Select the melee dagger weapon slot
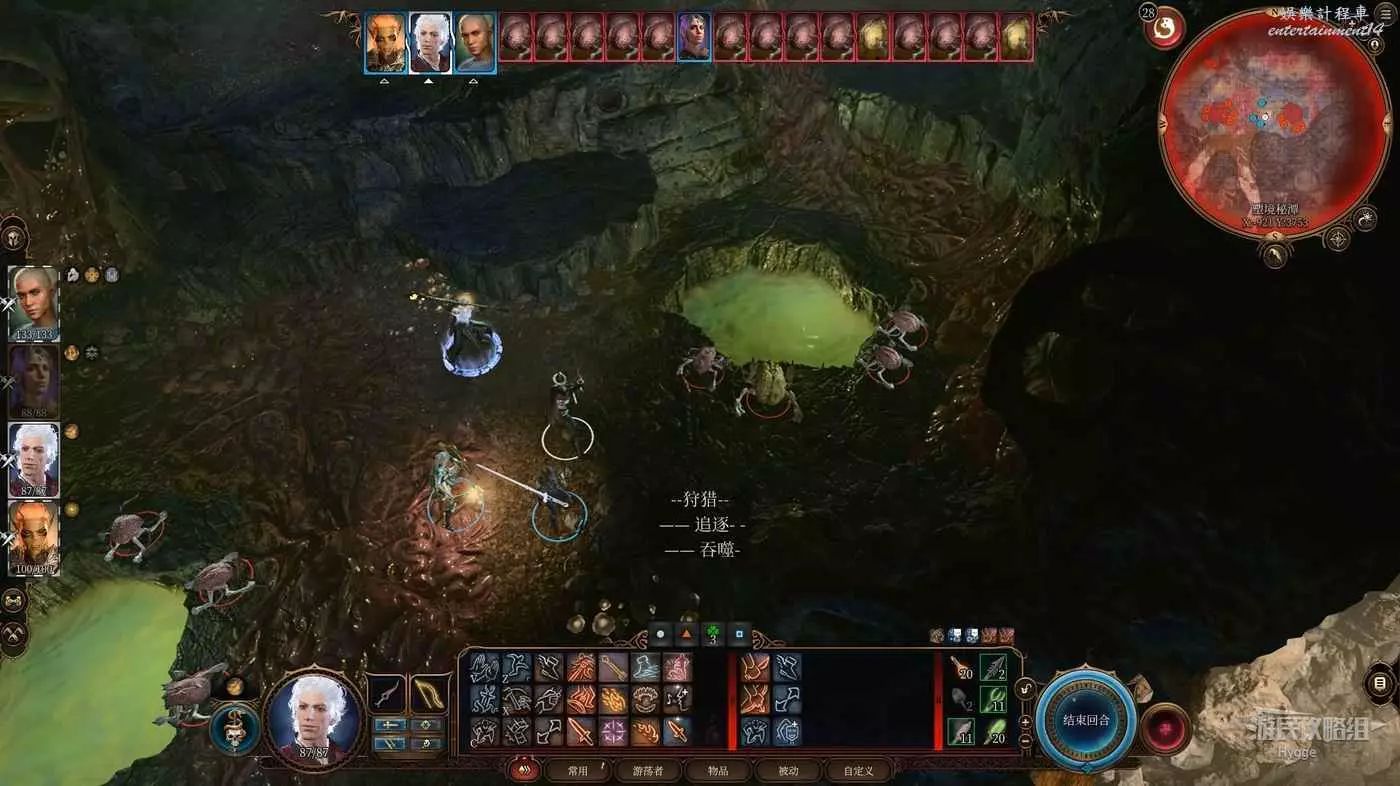Viewport: 1400px width, 786px height. click(387, 694)
